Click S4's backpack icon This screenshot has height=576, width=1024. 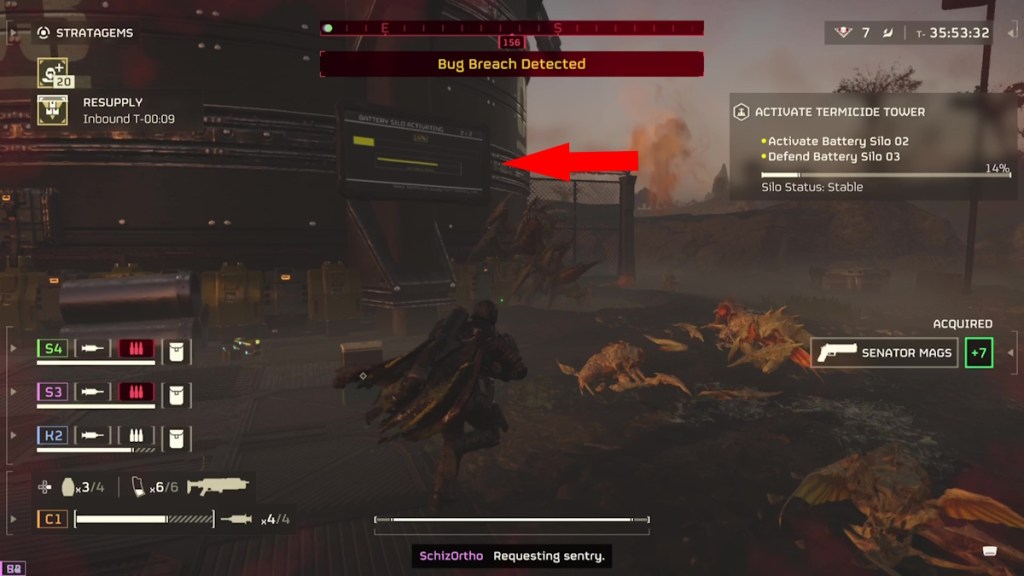click(x=177, y=349)
